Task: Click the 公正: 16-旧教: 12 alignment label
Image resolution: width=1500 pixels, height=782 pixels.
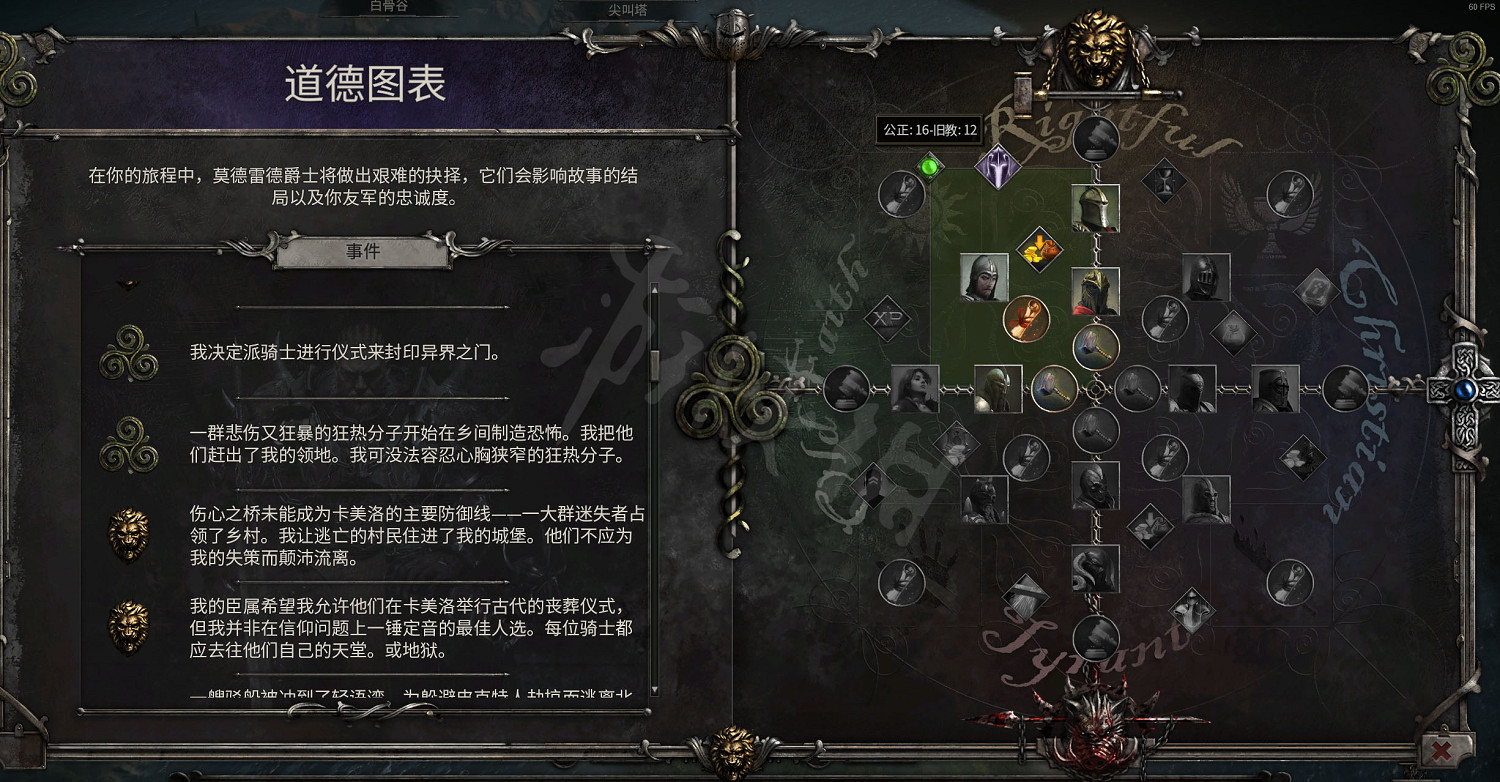Action: click(x=930, y=129)
